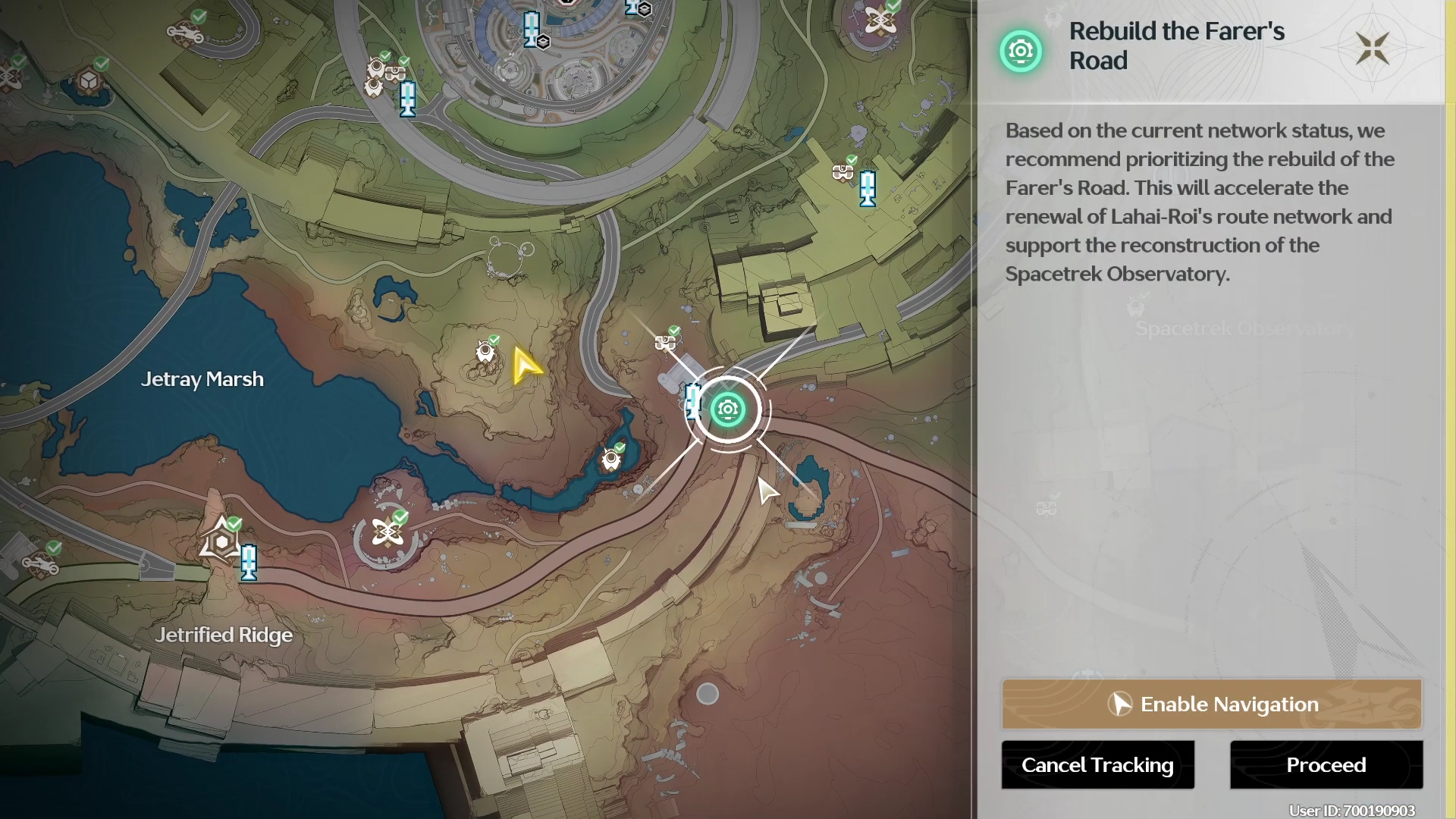The height and width of the screenshot is (819, 1456).
Task: Select the hexagon tower marker near Jetrified Ridge
Action: 221,541
